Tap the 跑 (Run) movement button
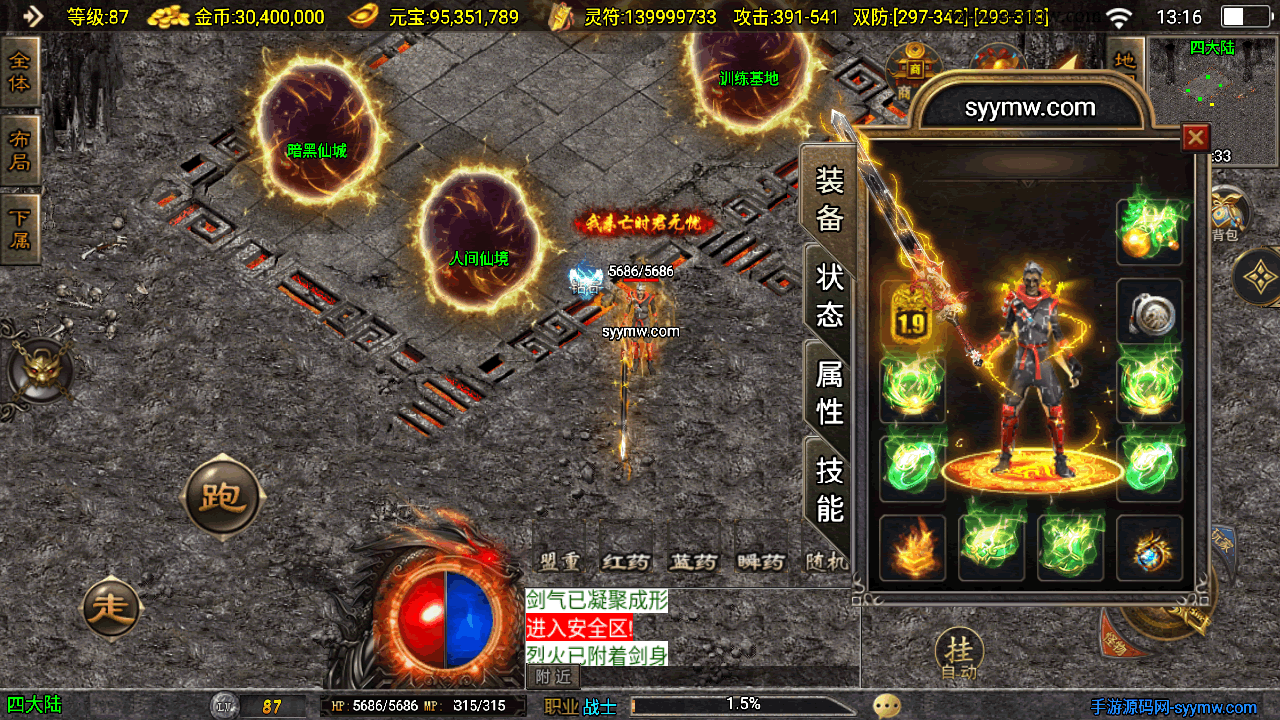This screenshot has width=1280, height=720. click(x=222, y=496)
